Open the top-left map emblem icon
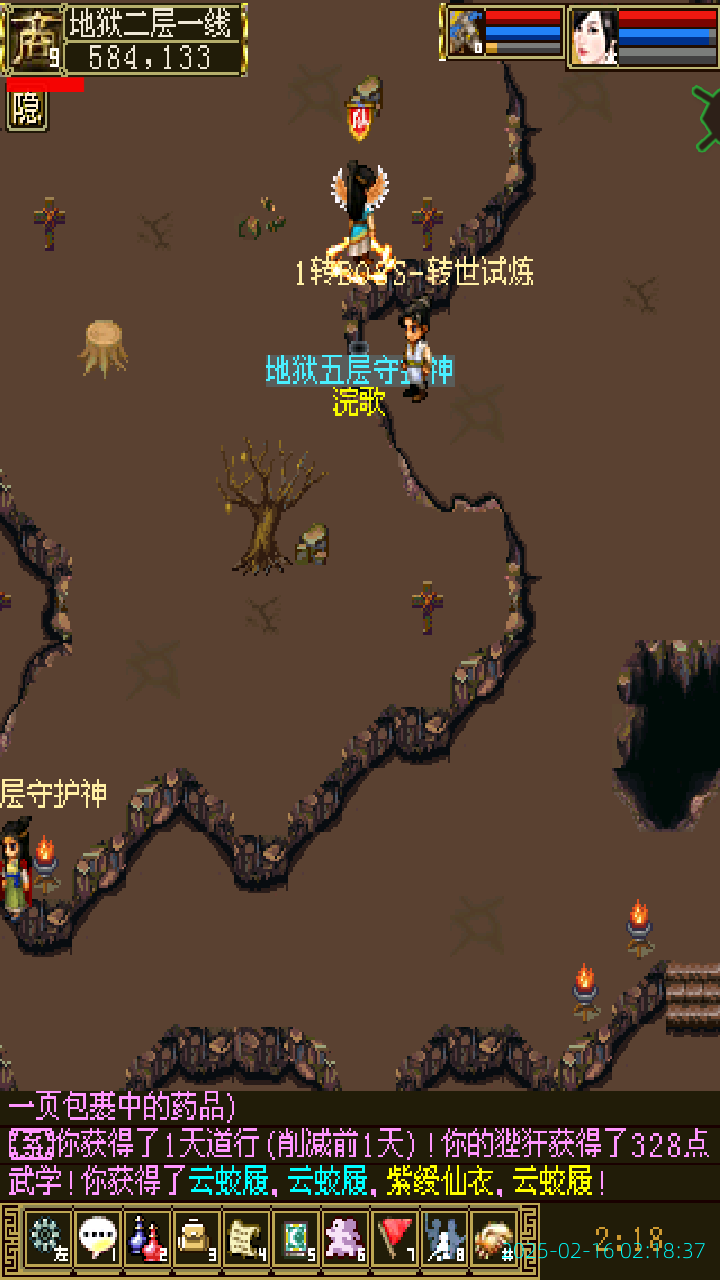 [x=34, y=38]
